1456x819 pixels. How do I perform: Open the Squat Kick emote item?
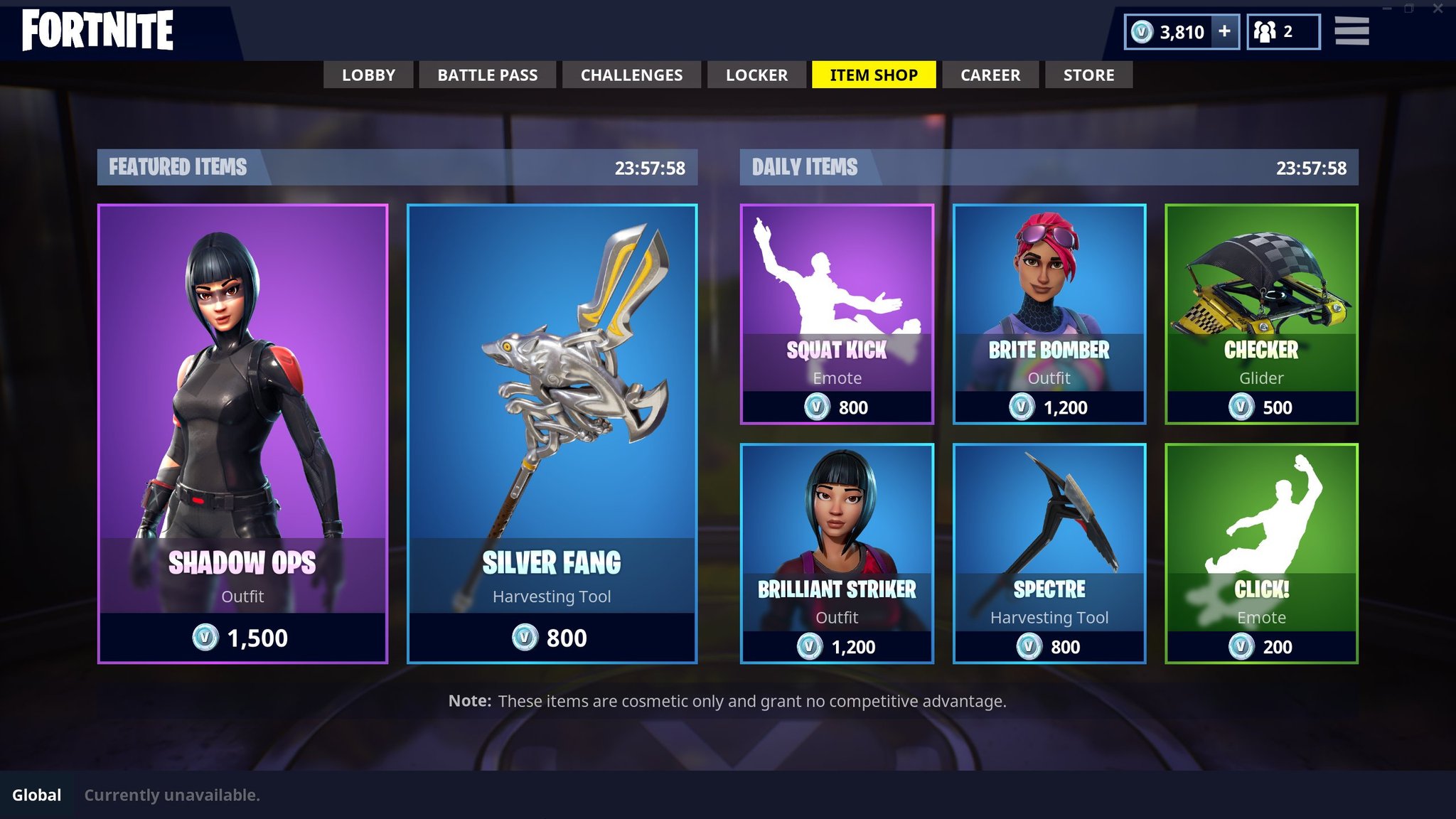(837, 313)
